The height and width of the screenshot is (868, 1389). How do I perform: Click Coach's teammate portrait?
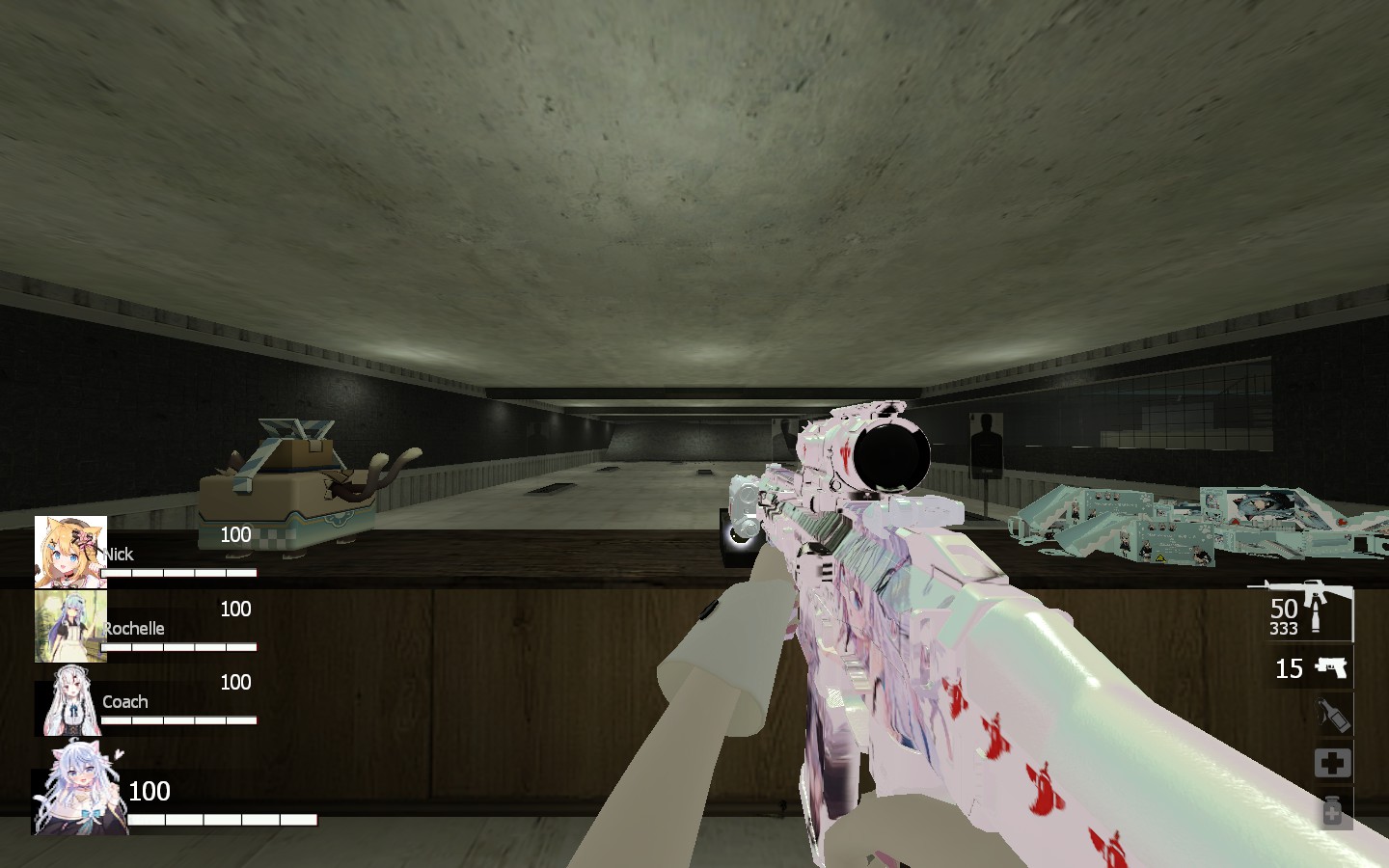pos(70,700)
